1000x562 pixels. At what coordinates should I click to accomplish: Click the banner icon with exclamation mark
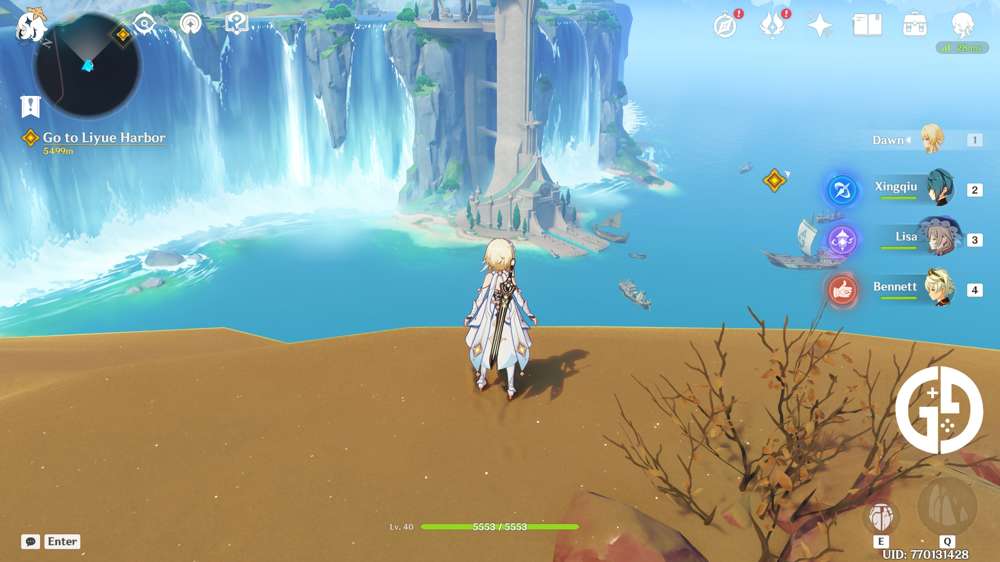point(30,106)
